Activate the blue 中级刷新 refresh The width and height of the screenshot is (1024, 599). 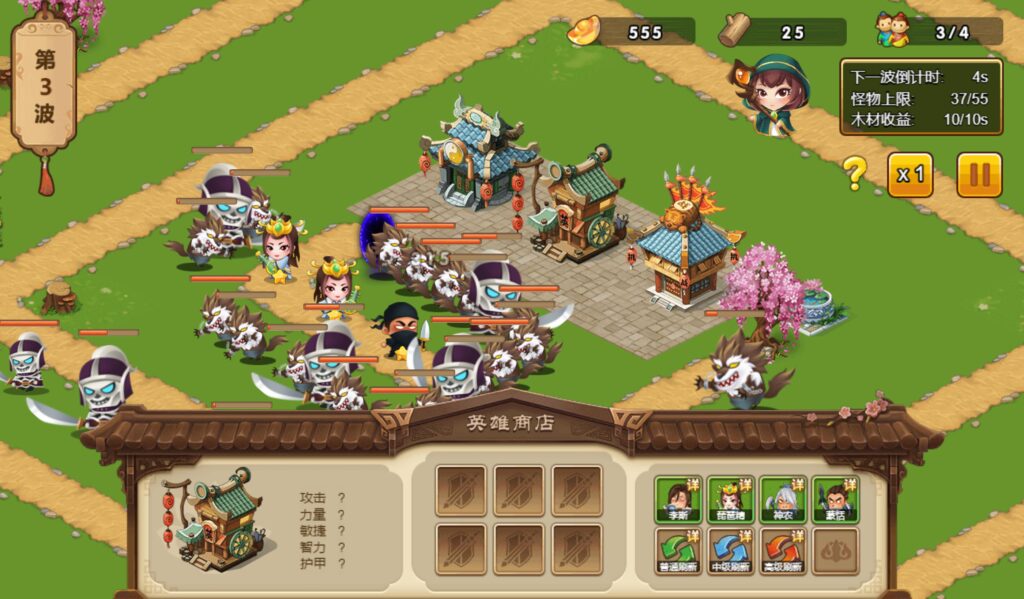coord(730,551)
